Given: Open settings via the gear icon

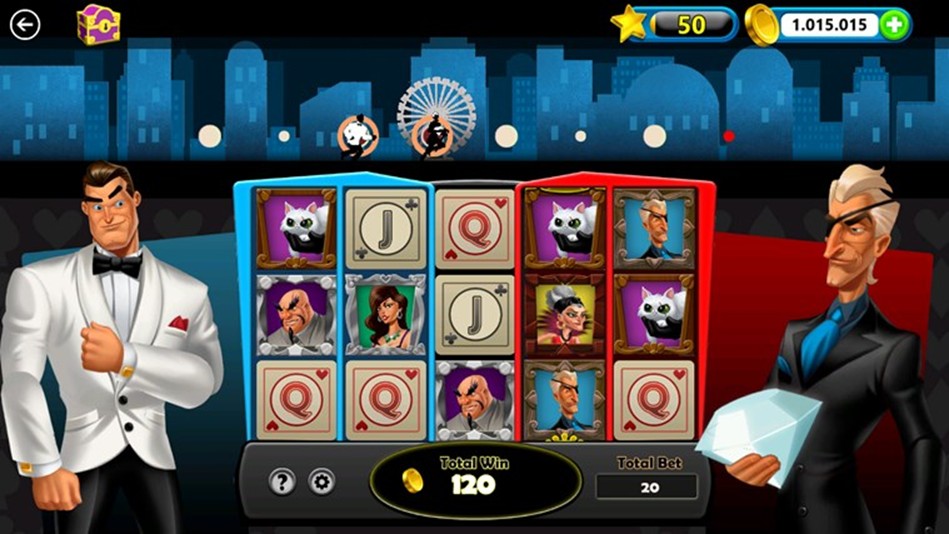Looking at the screenshot, I should click(321, 482).
